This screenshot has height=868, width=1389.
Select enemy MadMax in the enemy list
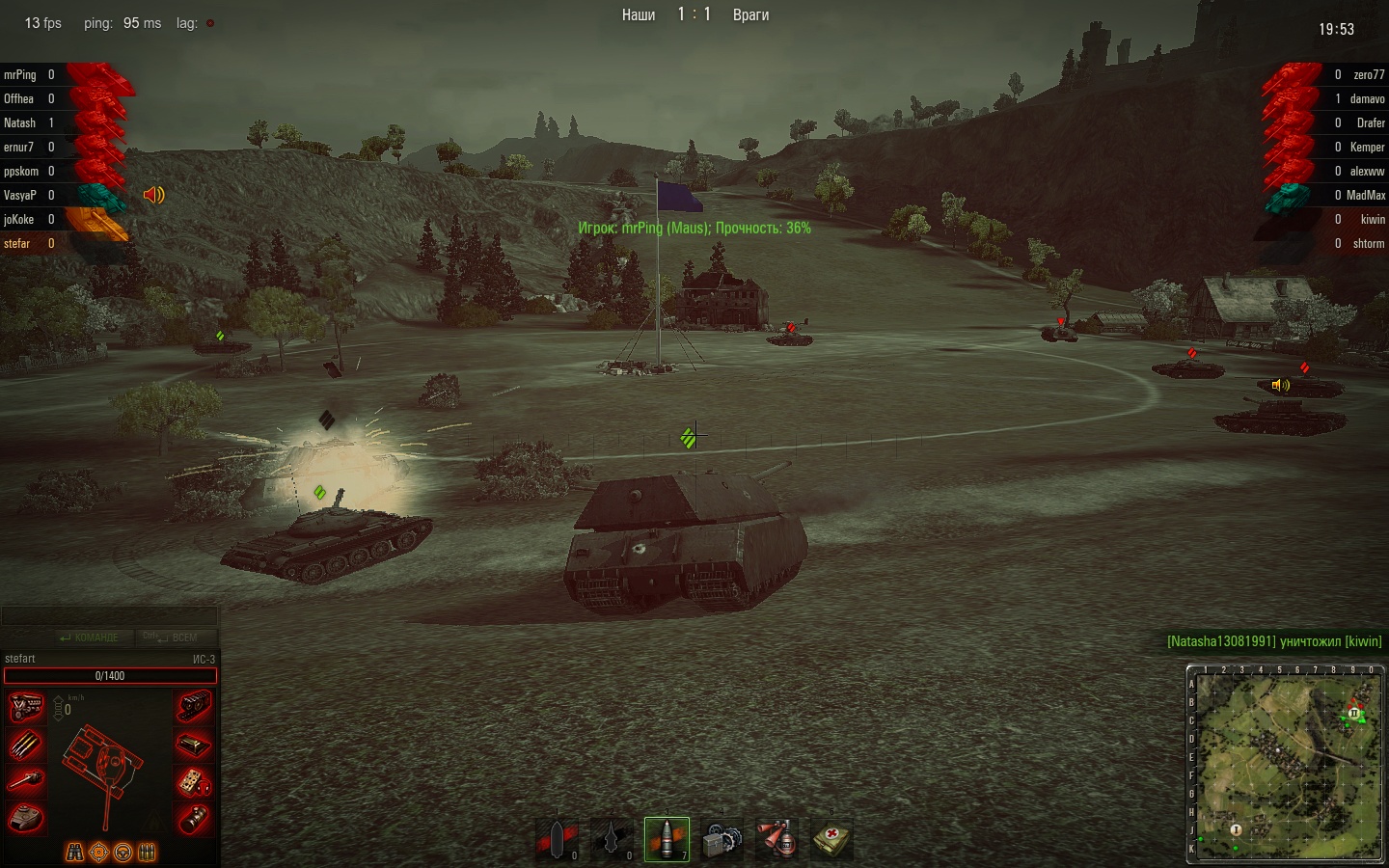coord(1365,195)
